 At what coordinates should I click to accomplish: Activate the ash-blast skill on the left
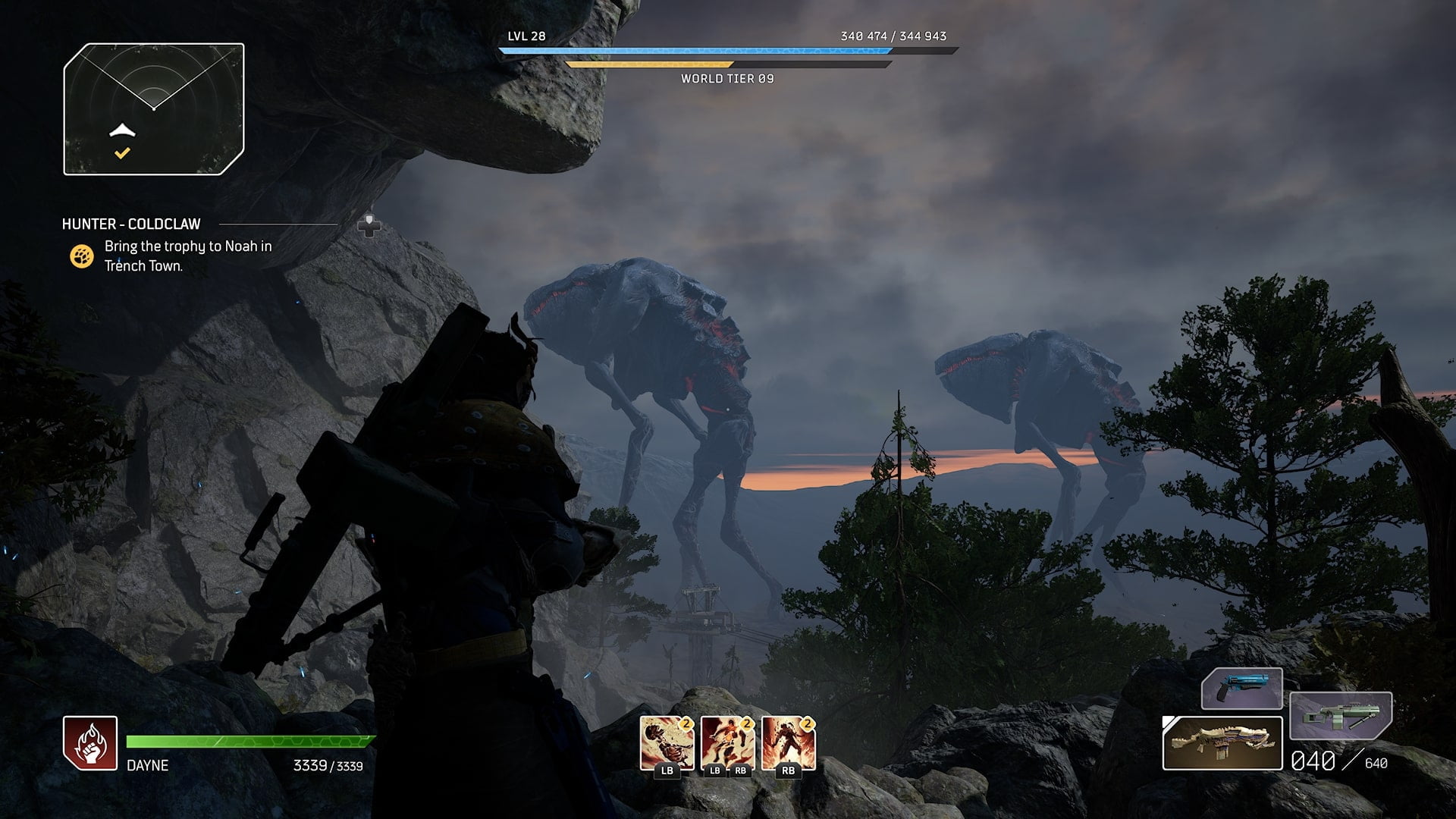tap(667, 743)
